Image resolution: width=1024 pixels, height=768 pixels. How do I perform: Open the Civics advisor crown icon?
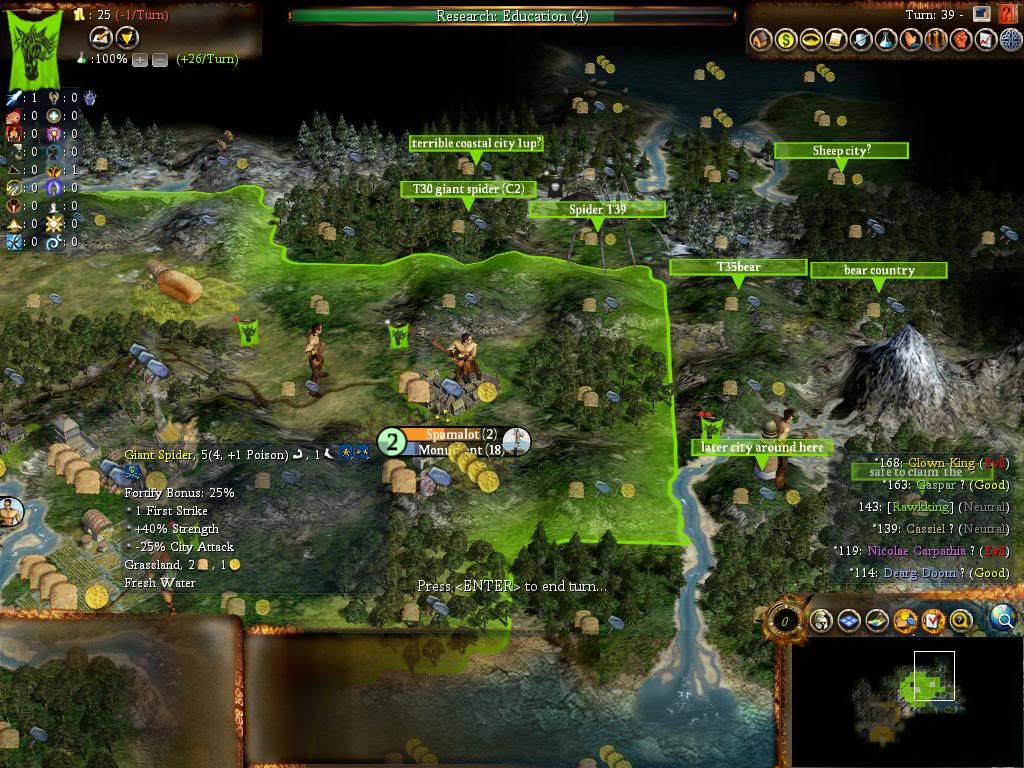click(x=811, y=40)
